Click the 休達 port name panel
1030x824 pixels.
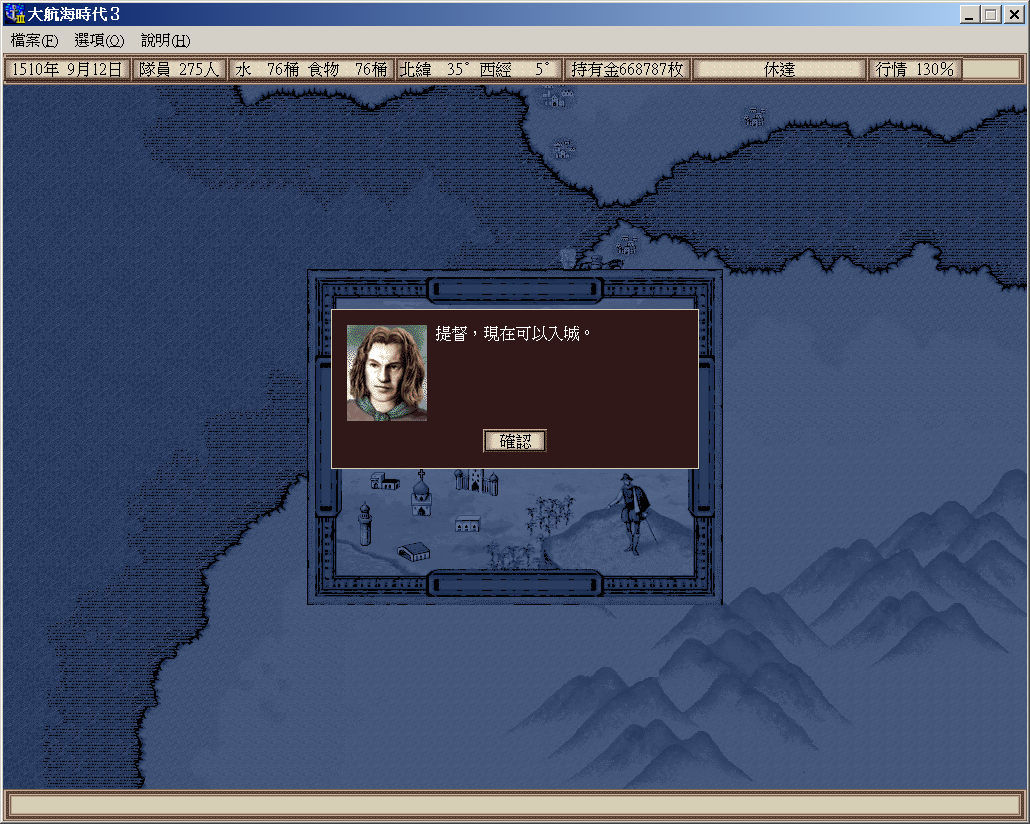779,69
